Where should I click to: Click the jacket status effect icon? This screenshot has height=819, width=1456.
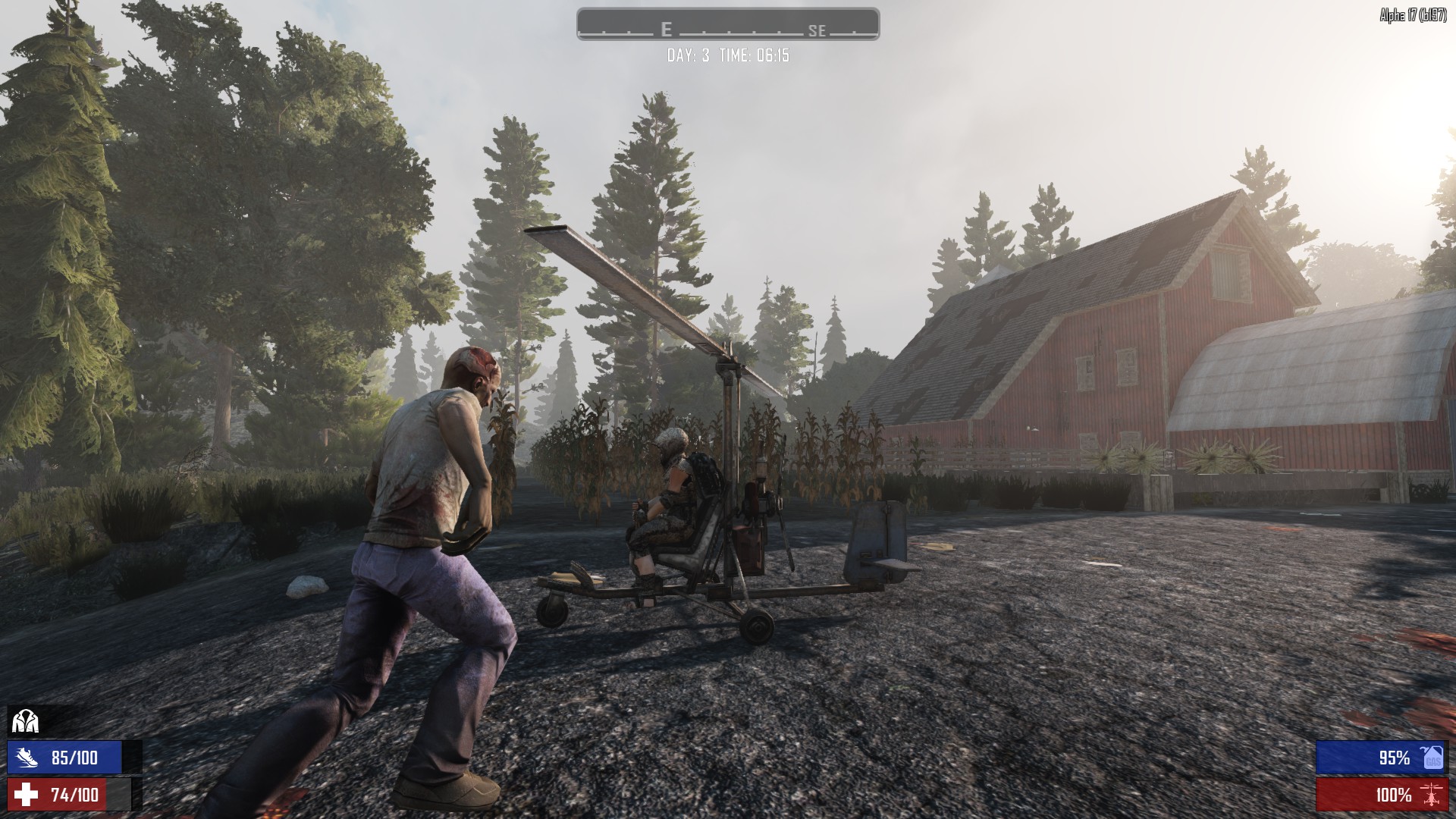pos(25,721)
